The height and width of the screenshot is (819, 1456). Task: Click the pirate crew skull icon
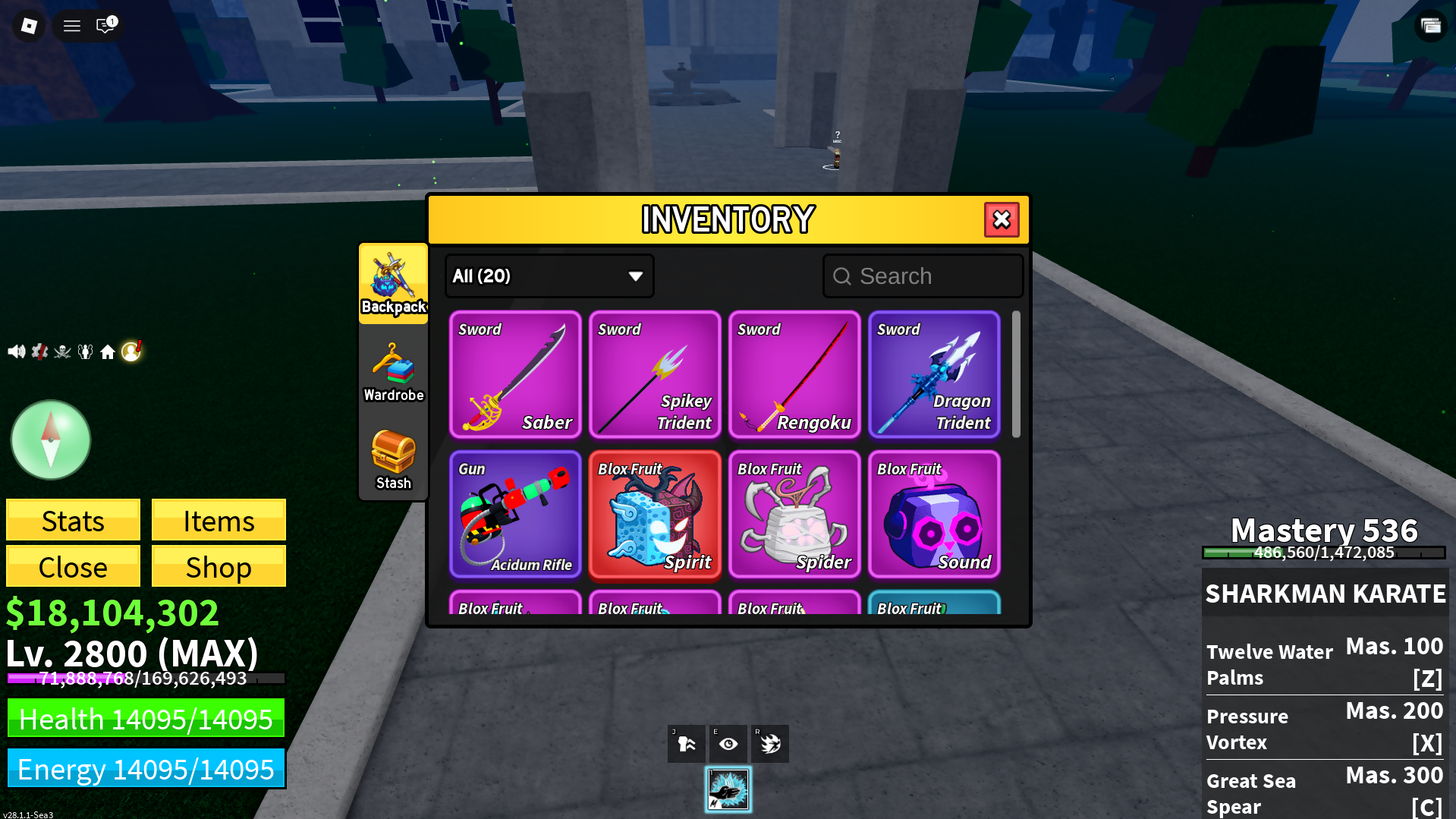click(x=63, y=351)
